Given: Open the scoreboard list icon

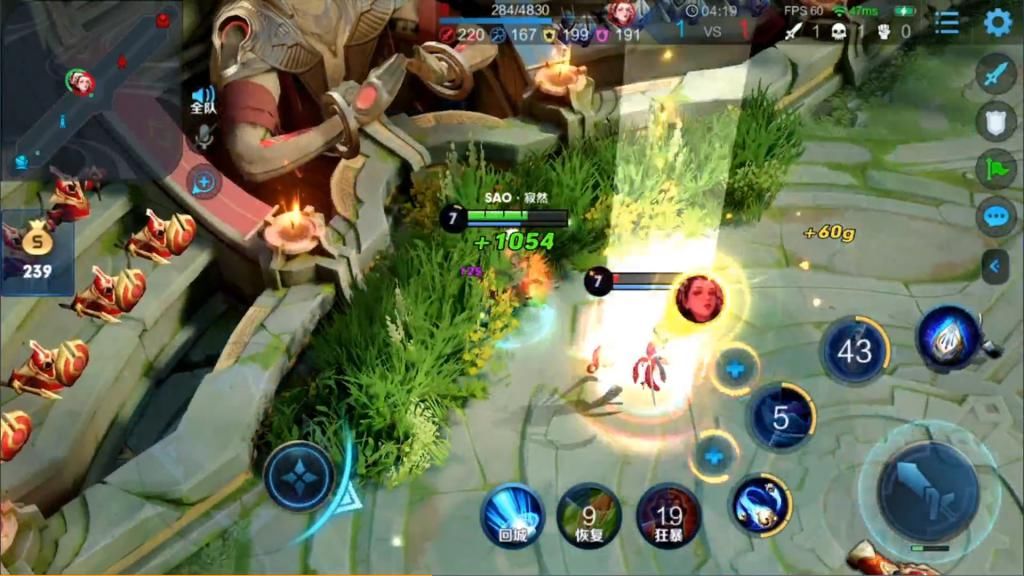Looking at the screenshot, I should click(x=946, y=22).
